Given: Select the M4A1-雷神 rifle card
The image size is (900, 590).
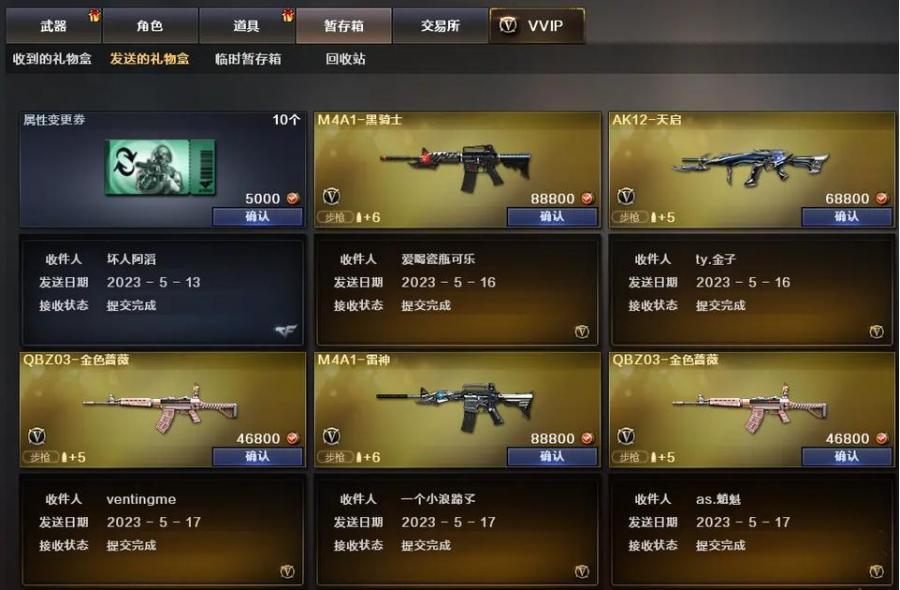Looking at the screenshot, I should [456, 402].
